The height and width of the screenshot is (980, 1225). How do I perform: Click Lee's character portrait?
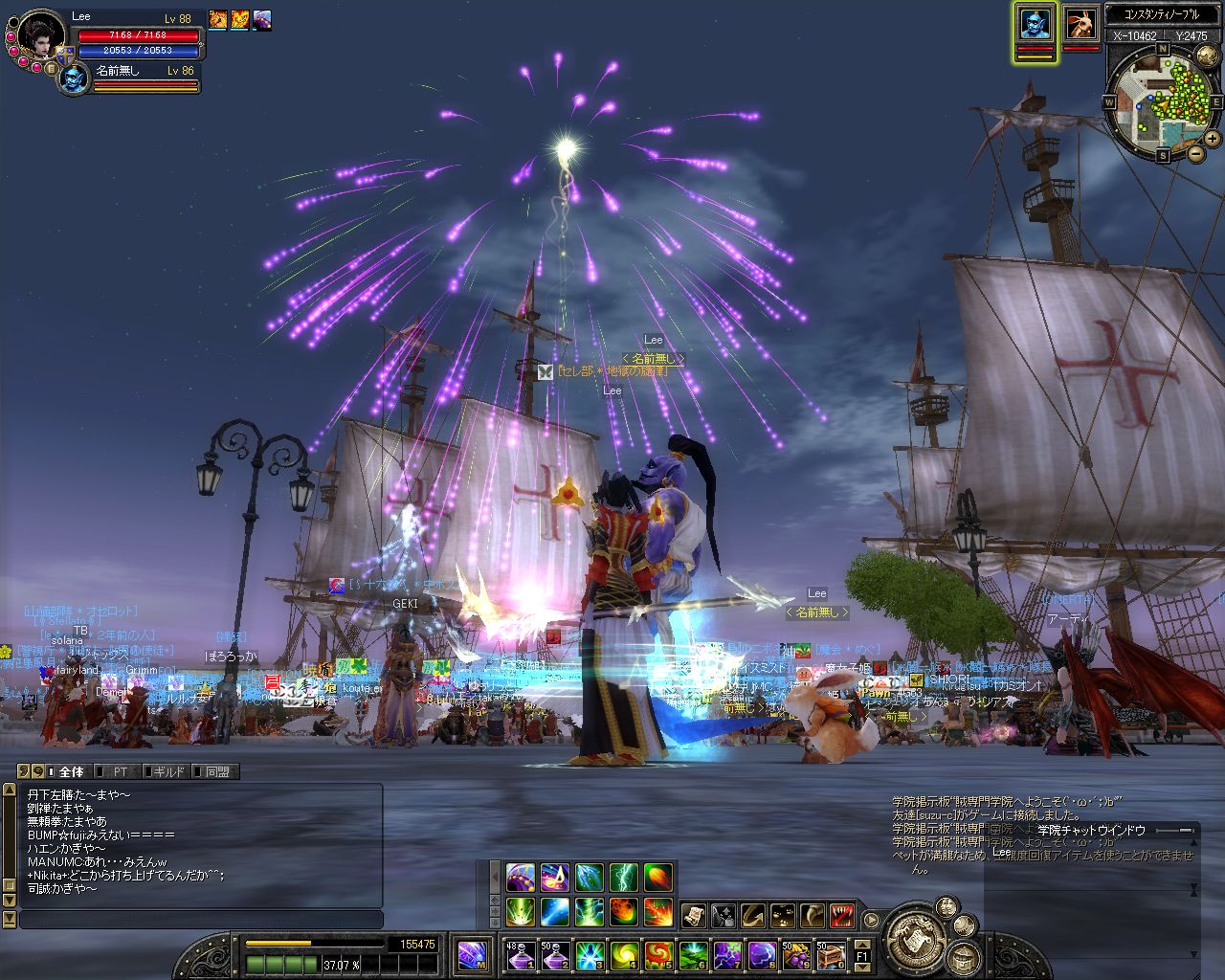40,38
